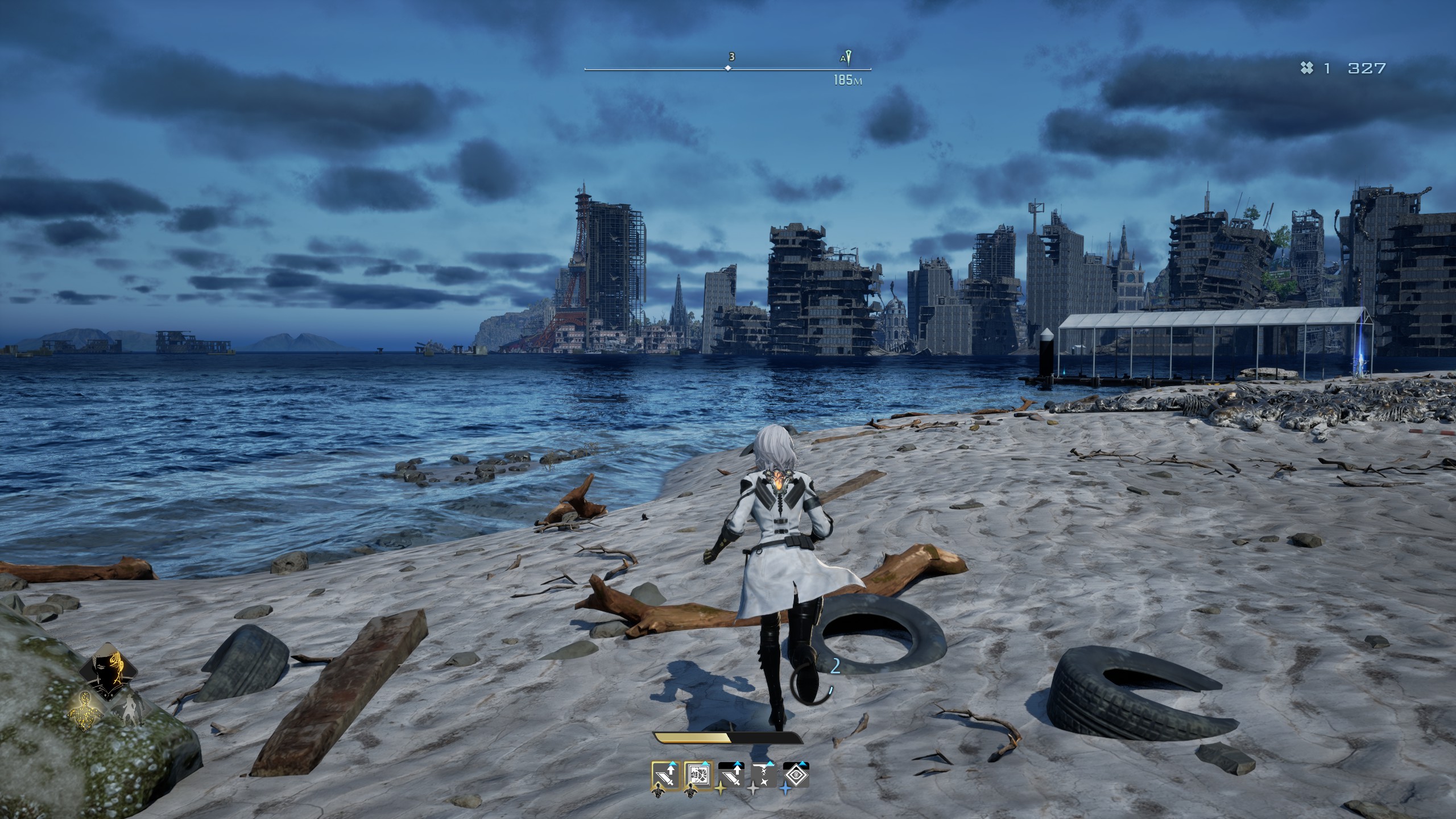Click the objective marker A on the compass
This screenshot has height=819, width=1456.
[847, 59]
